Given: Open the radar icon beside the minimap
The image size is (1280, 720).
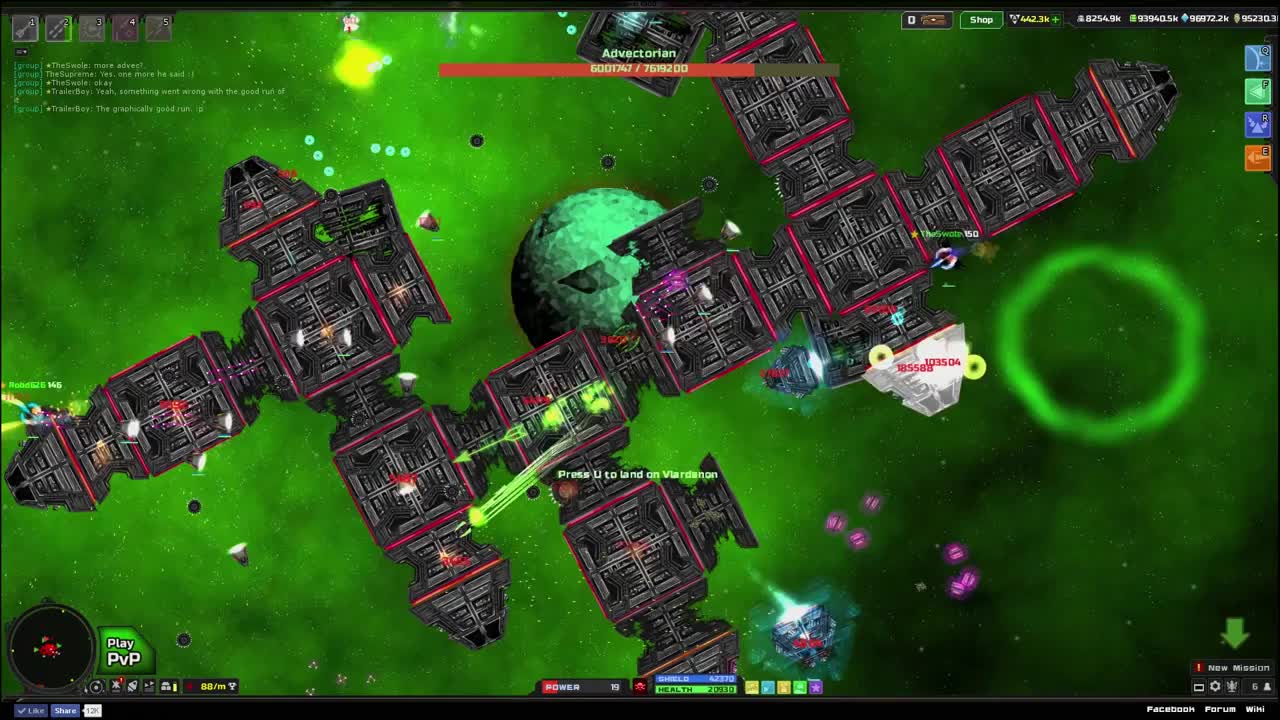Looking at the screenshot, I should (96, 687).
